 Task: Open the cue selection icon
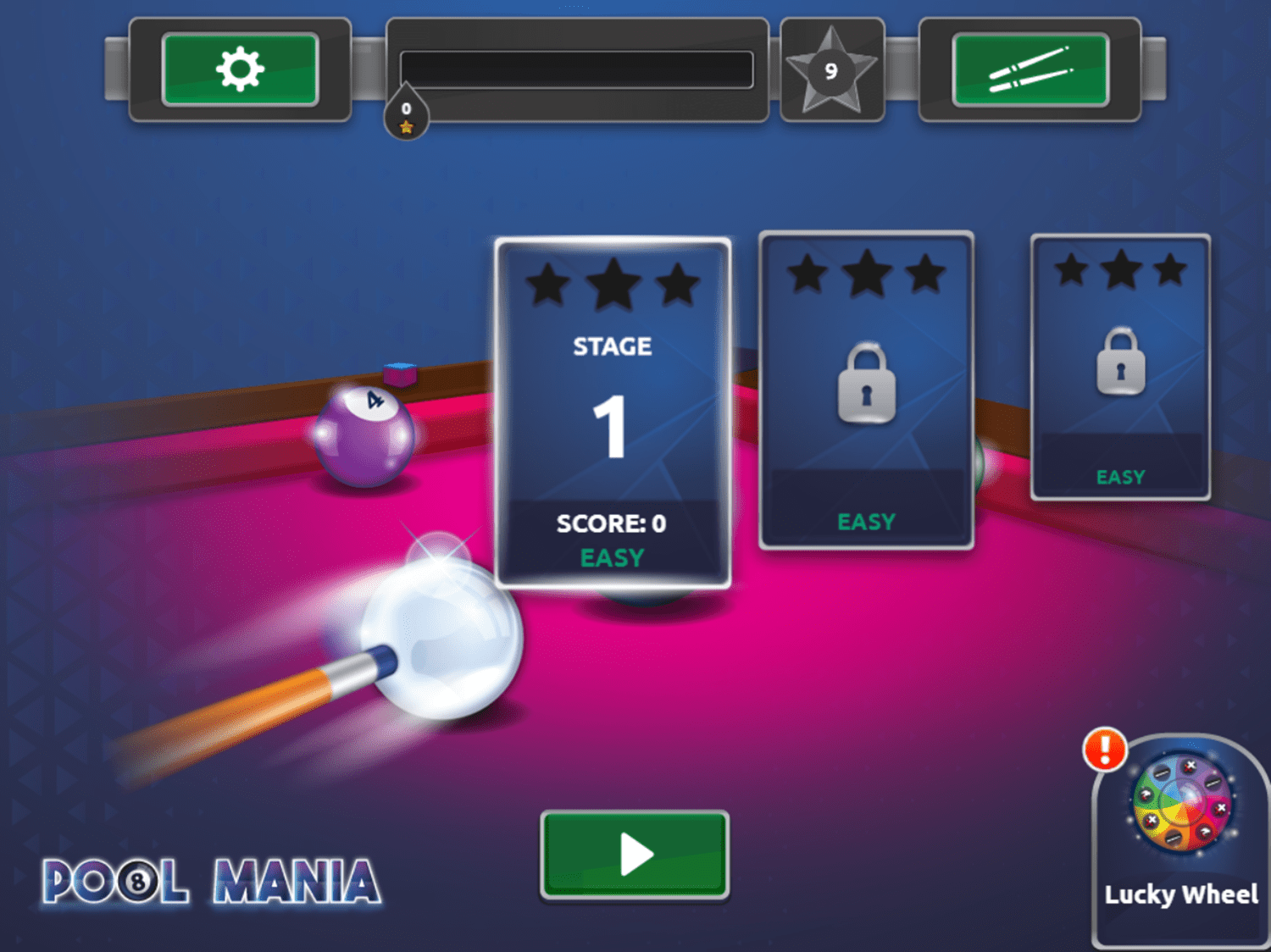[x=1030, y=69]
